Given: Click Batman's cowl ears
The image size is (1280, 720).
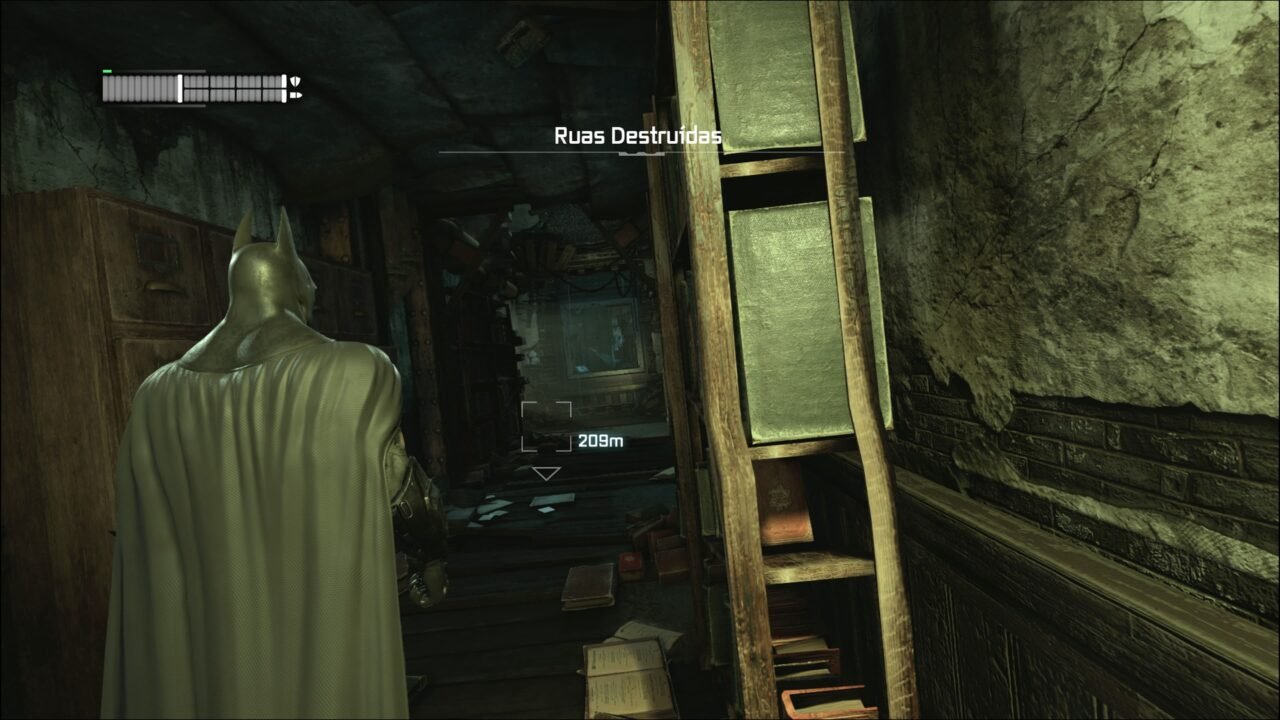Looking at the screenshot, I should point(263,230).
